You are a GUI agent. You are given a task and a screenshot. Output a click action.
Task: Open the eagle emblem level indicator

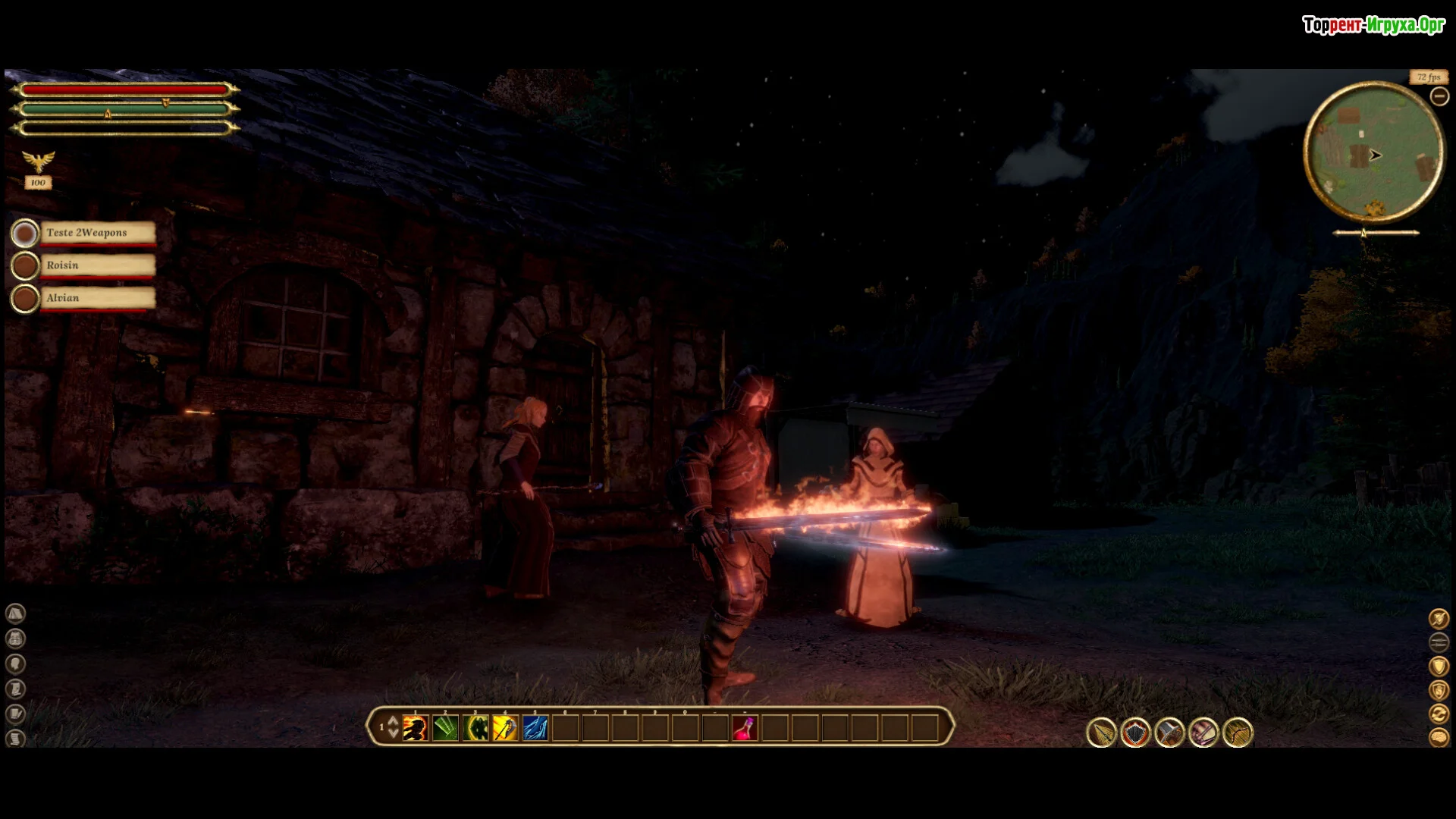click(38, 162)
